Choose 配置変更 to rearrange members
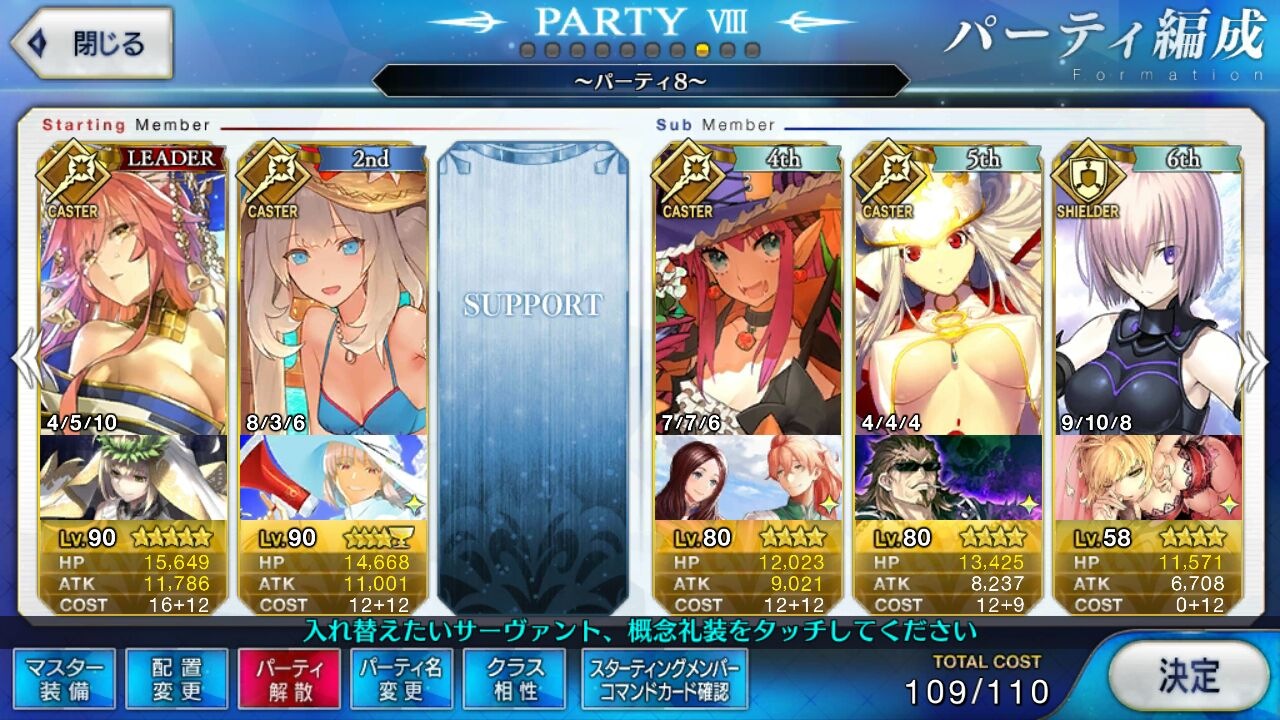 [177, 679]
